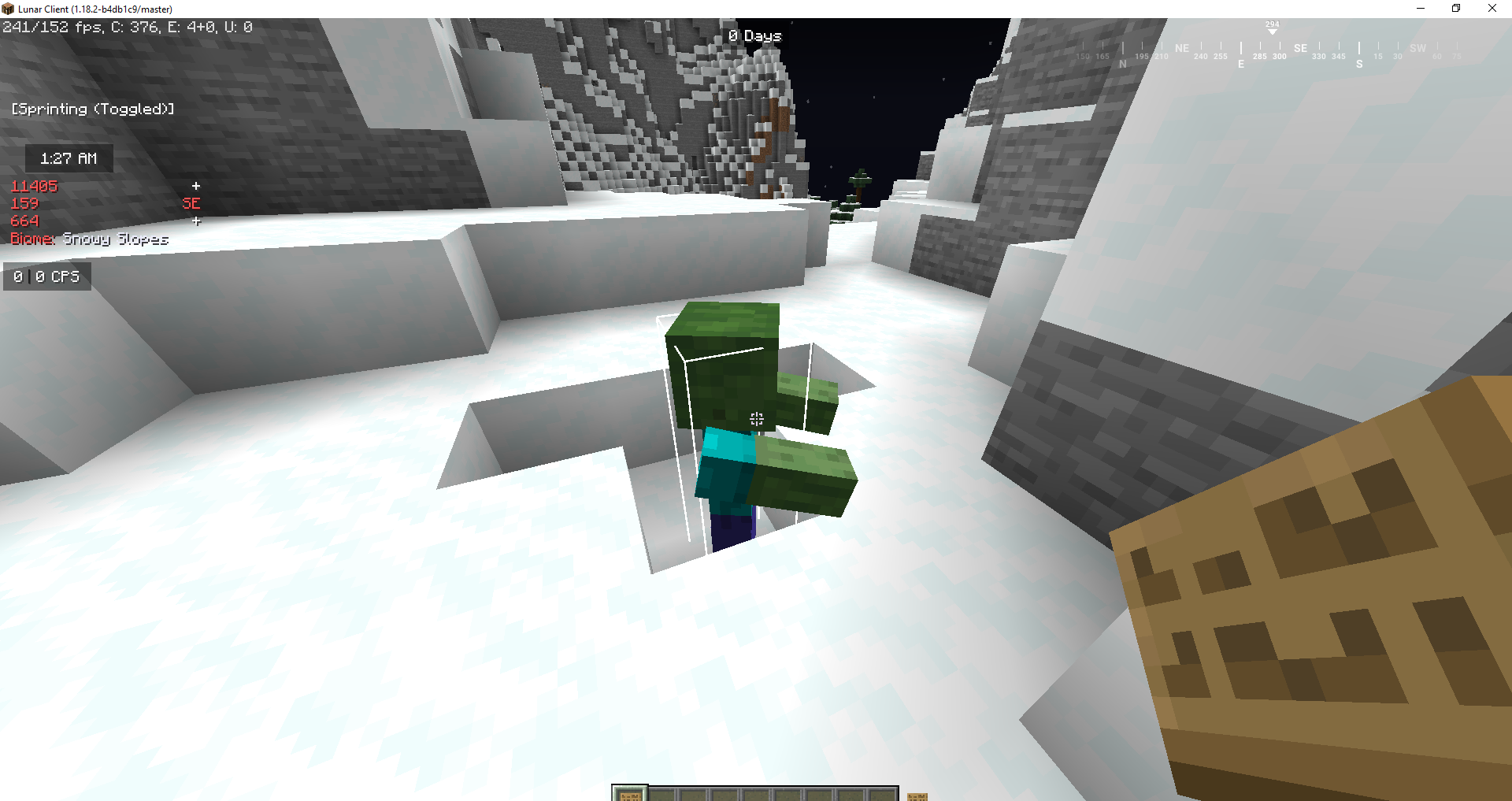Click the plus sign next to coordinate 11405

(x=196, y=186)
